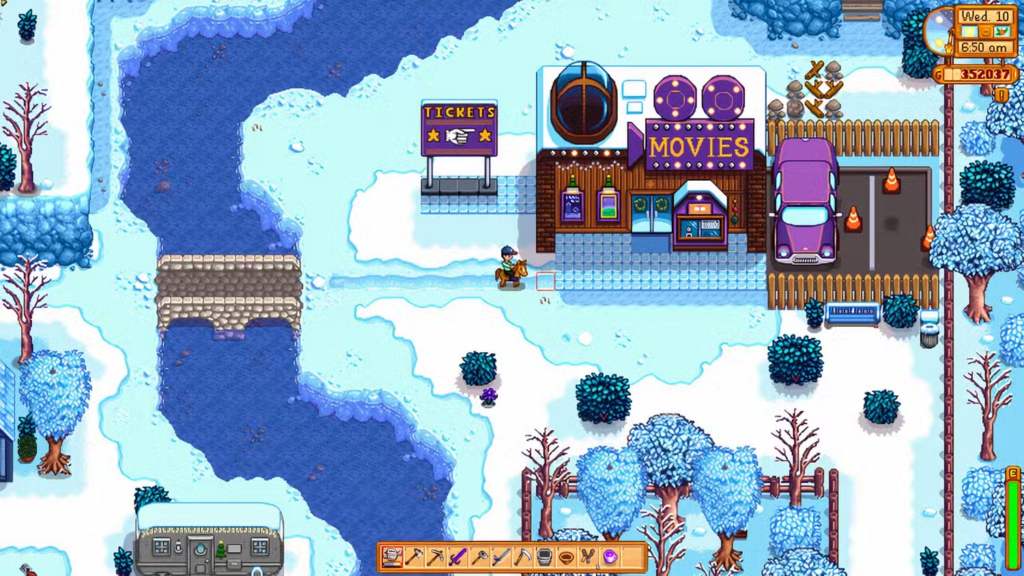Choose the pickaxe hotbar slot
Screen dimensions: 1024x576
[x=436, y=557]
